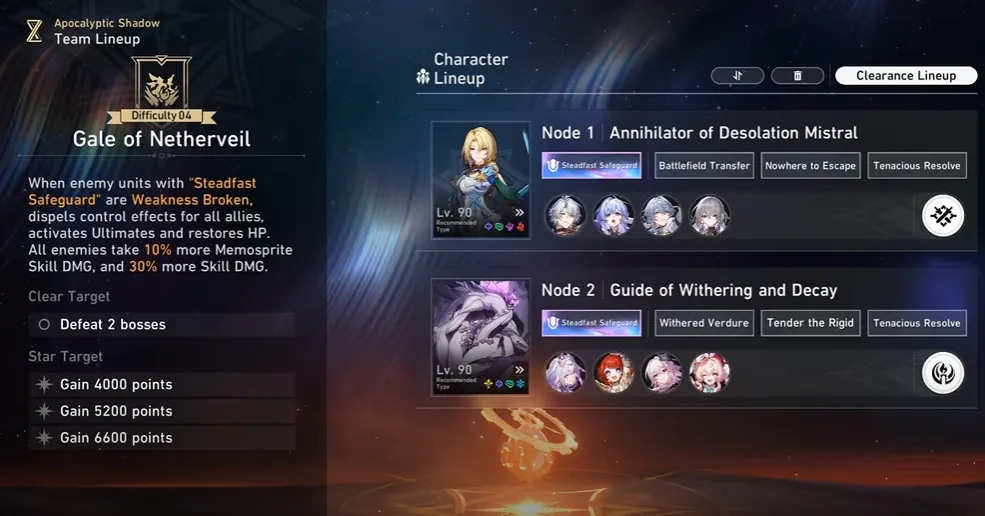Show the Nowhere to Escape trait
Image resolution: width=985 pixels, height=516 pixels.
810,166
